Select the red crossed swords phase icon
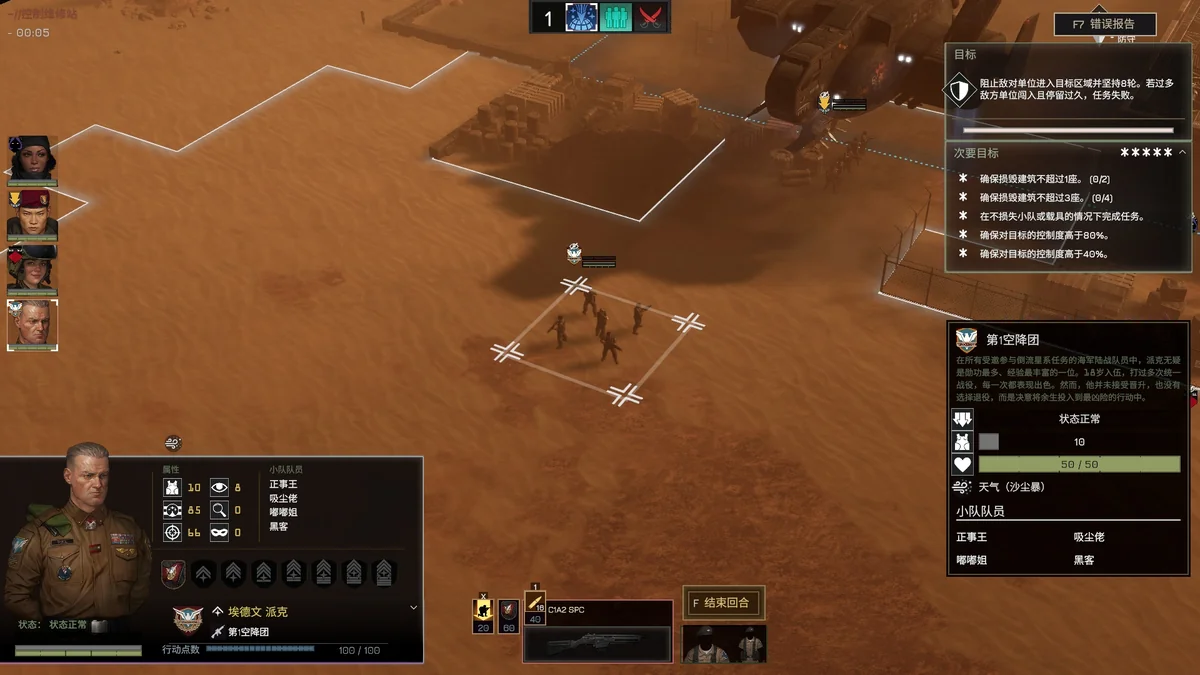1200x675 pixels. click(651, 18)
